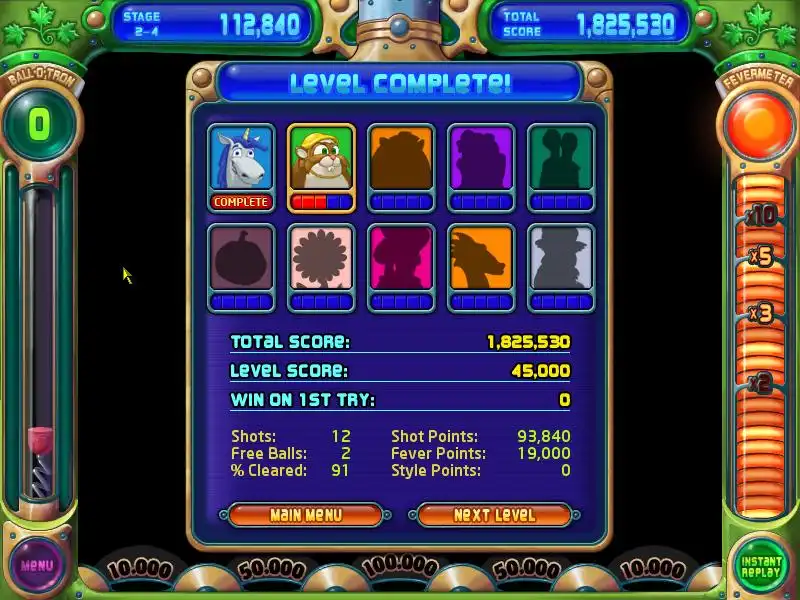Watch the Instant Replay
The image size is (800, 600).
pos(761,564)
